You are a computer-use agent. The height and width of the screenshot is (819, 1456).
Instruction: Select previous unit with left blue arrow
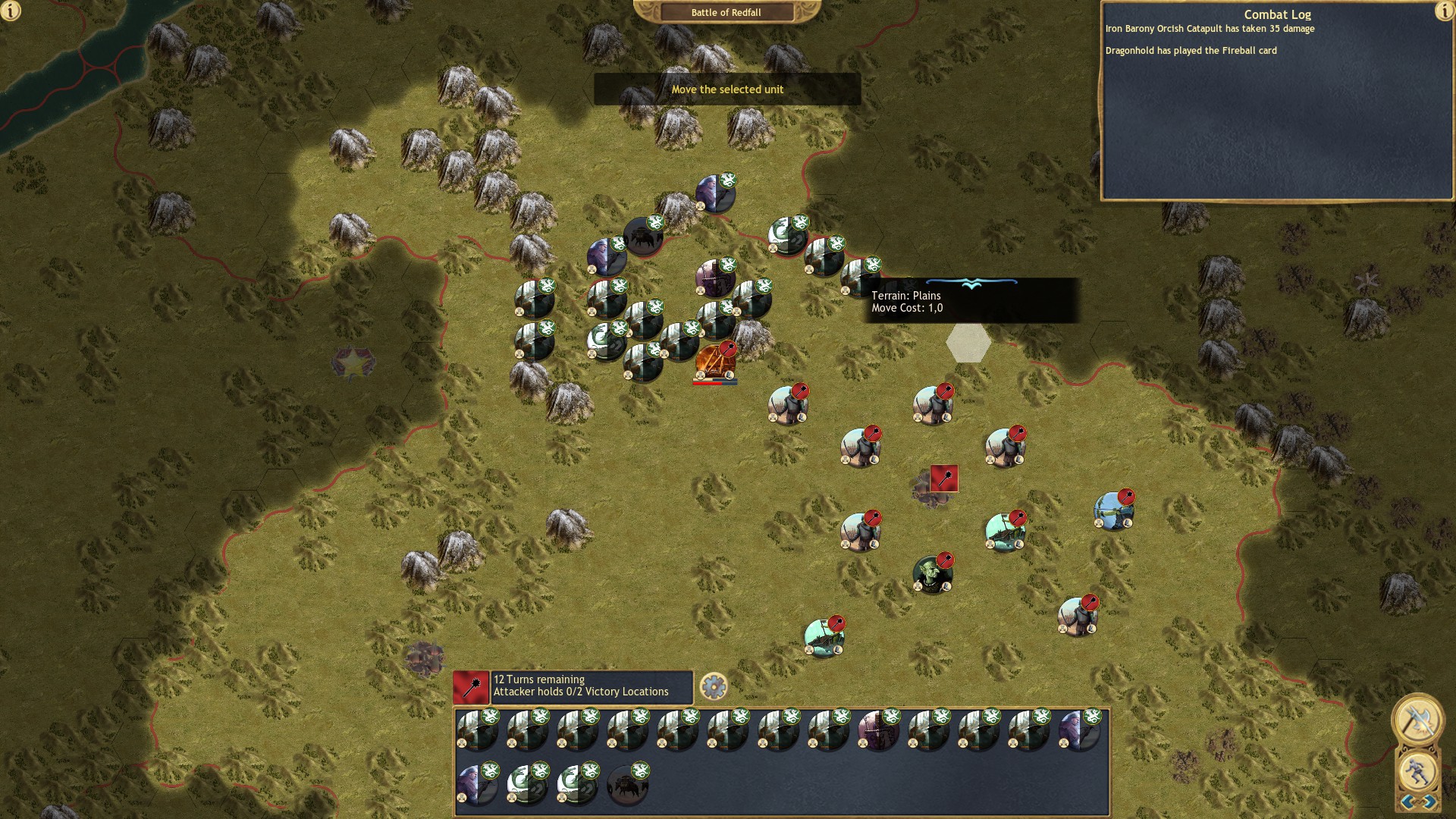click(1407, 802)
